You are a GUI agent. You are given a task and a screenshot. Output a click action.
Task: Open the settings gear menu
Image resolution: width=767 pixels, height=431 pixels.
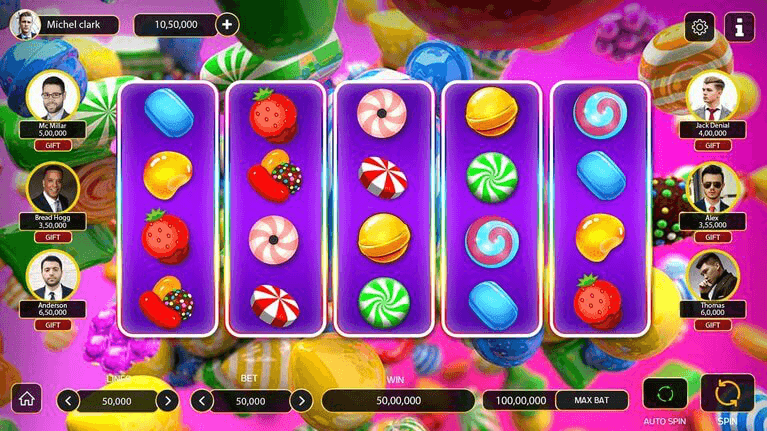point(699,26)
